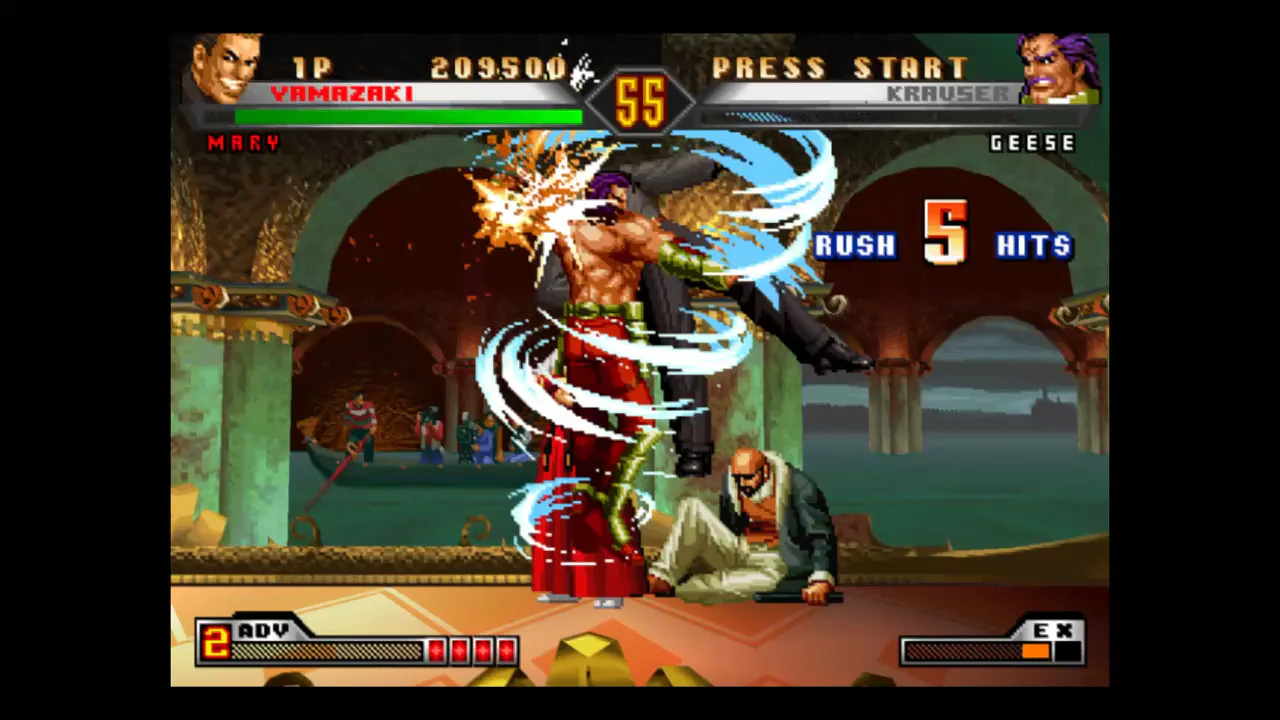Toggle the orange EX gauge segment

[1036, 651]
